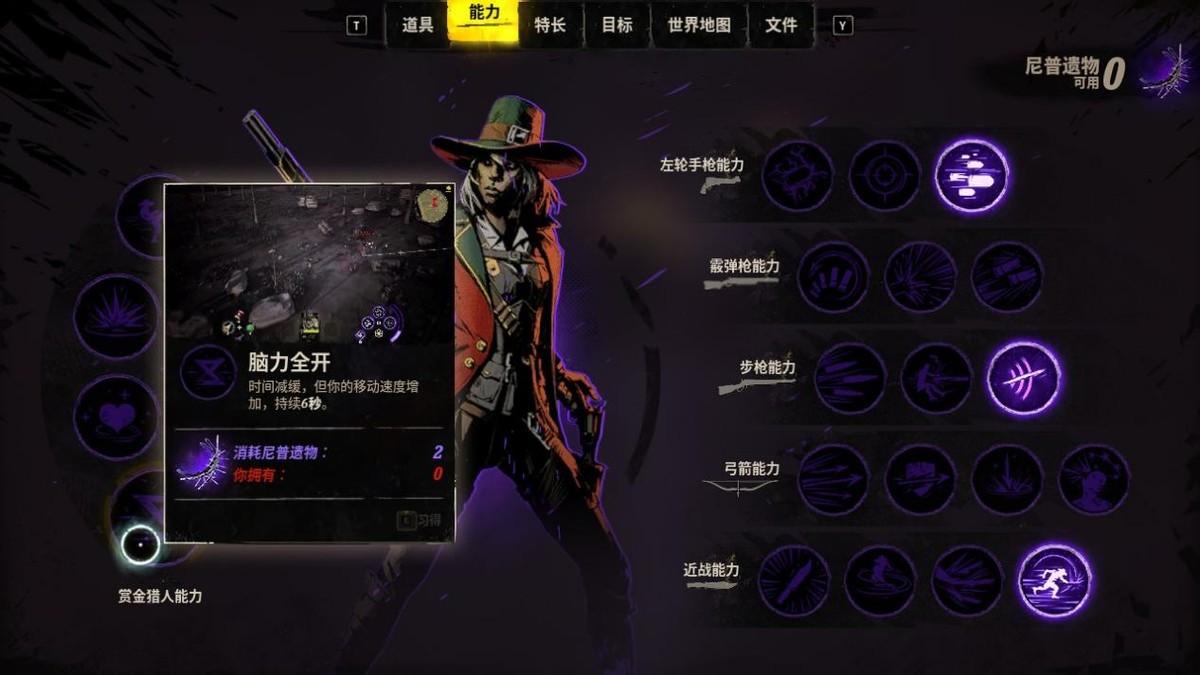Switch to the 道具 (Items) tab
This screenshot has width=1200, height=675.
(417, 25)
